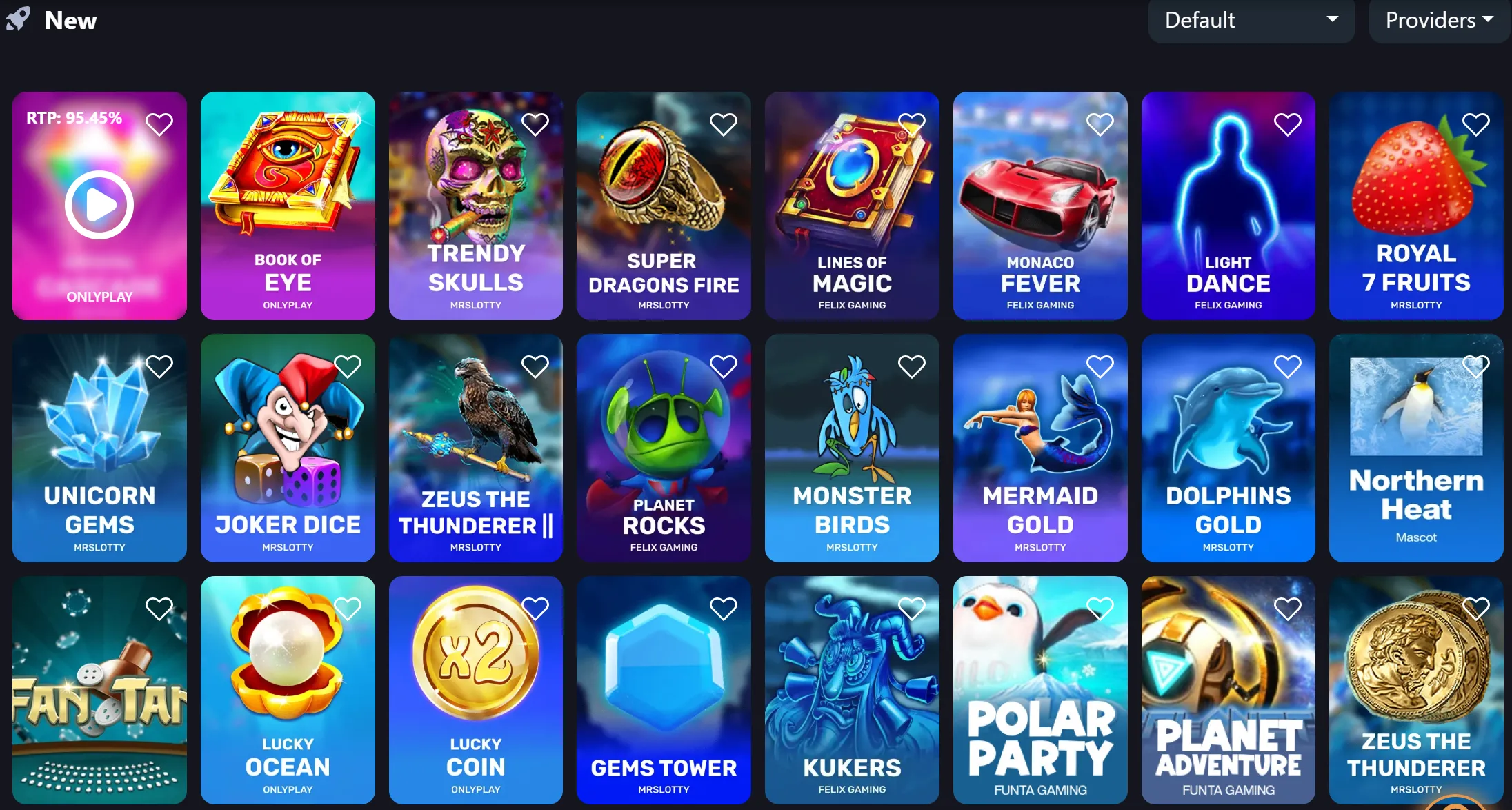Open the Mermaid Gold game
Image resolution: width=1512 pixels, height=810 pixels.
click(1040, 448)
